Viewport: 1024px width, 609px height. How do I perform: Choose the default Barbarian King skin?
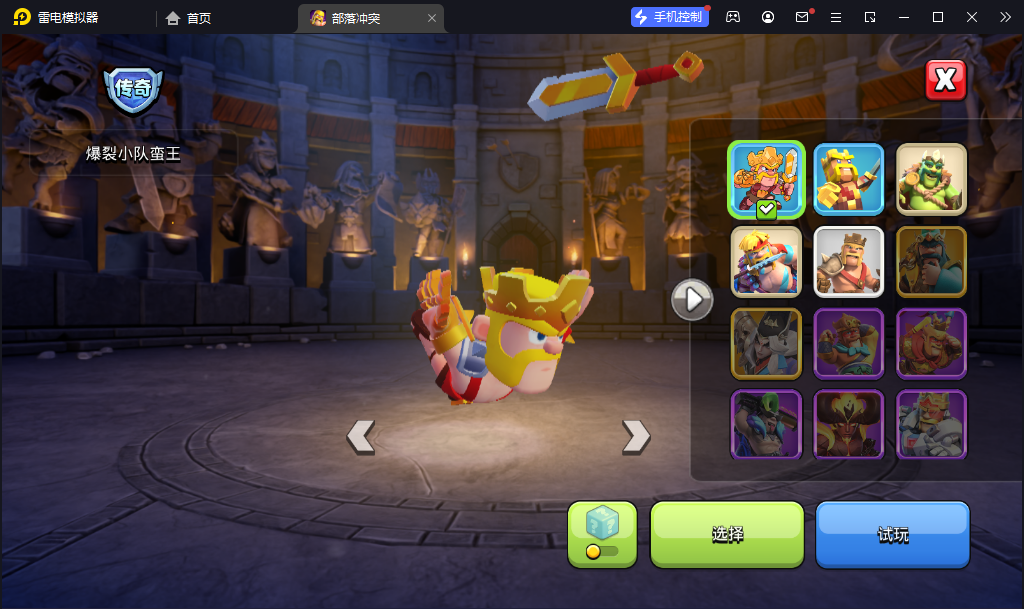(849, 262)
